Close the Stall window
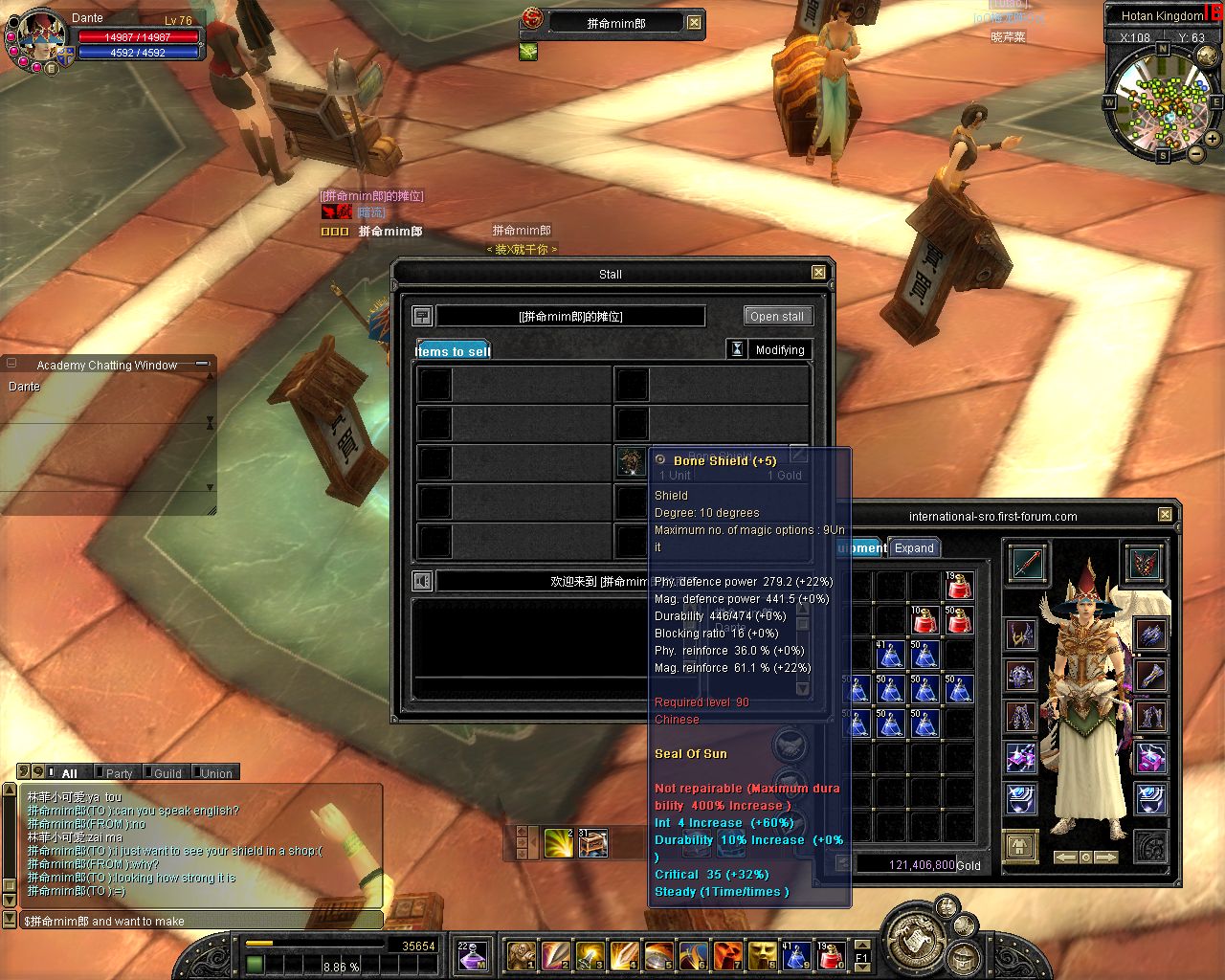Screen dimensions: 1225x980 818,273
